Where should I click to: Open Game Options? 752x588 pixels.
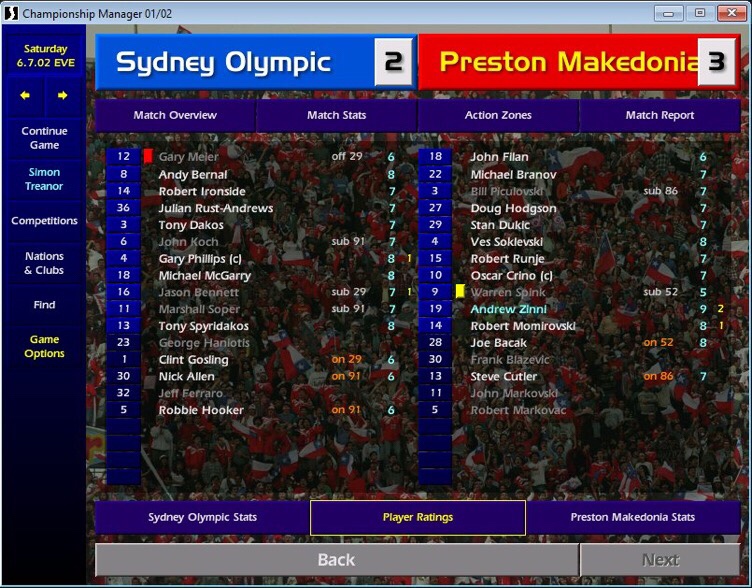click(x=44, y=346)
